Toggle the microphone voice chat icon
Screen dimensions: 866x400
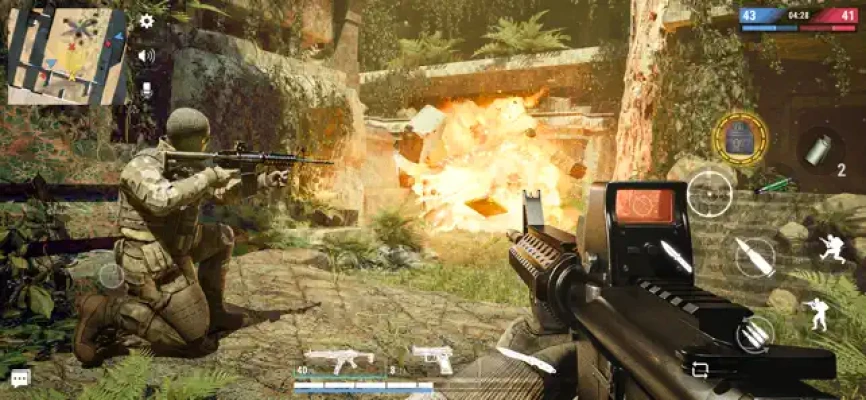click(147, 89)
